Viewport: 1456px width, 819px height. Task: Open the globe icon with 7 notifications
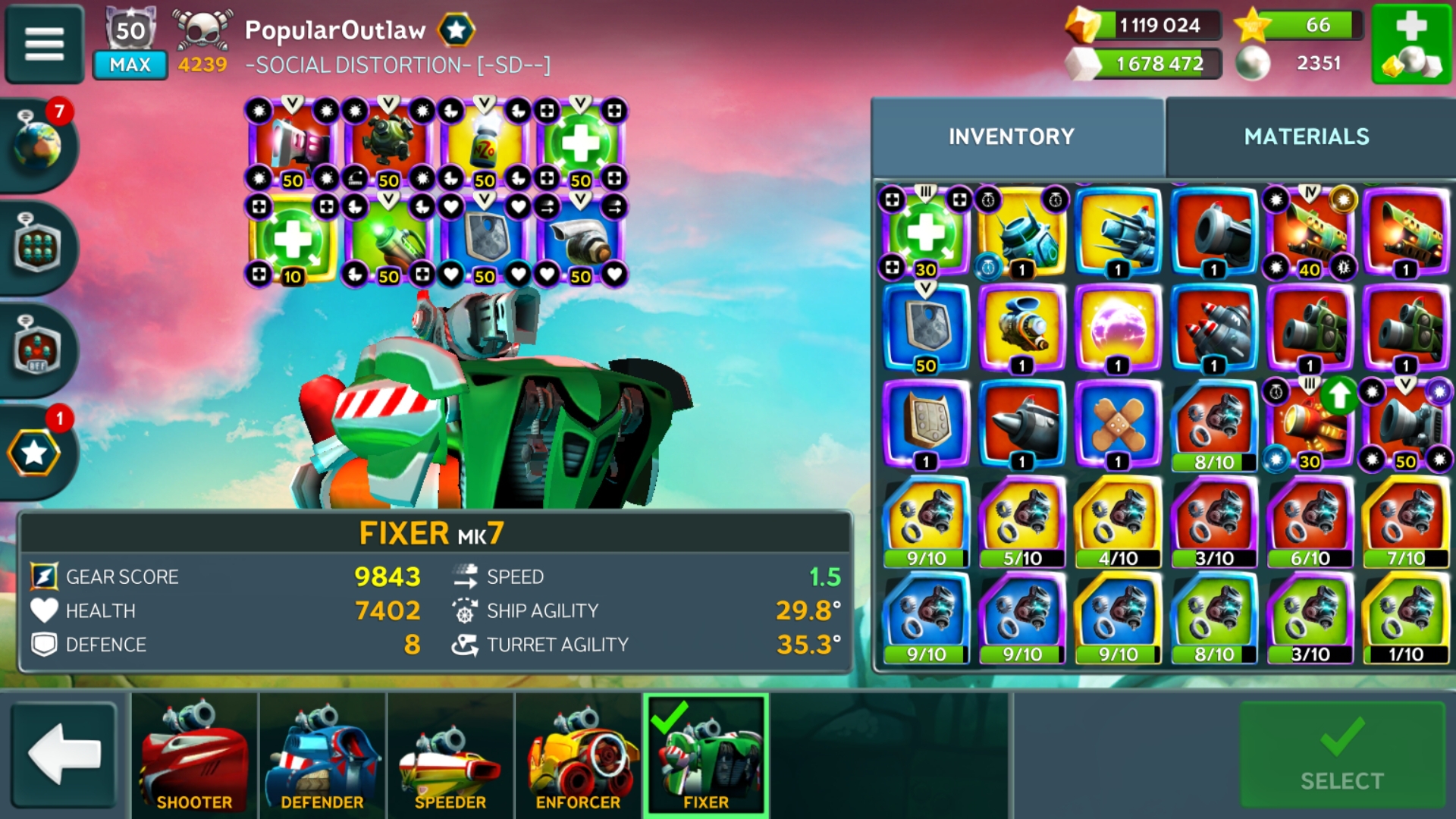(x=37, y=143)
